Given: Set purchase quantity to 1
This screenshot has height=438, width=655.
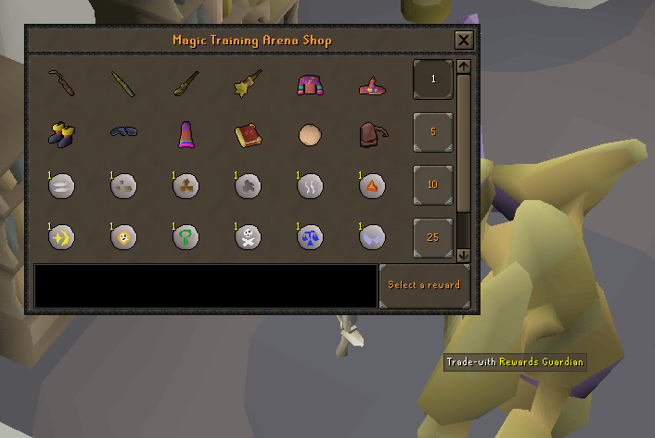Looking at the screenshot, I should click(x=433, y=79).
